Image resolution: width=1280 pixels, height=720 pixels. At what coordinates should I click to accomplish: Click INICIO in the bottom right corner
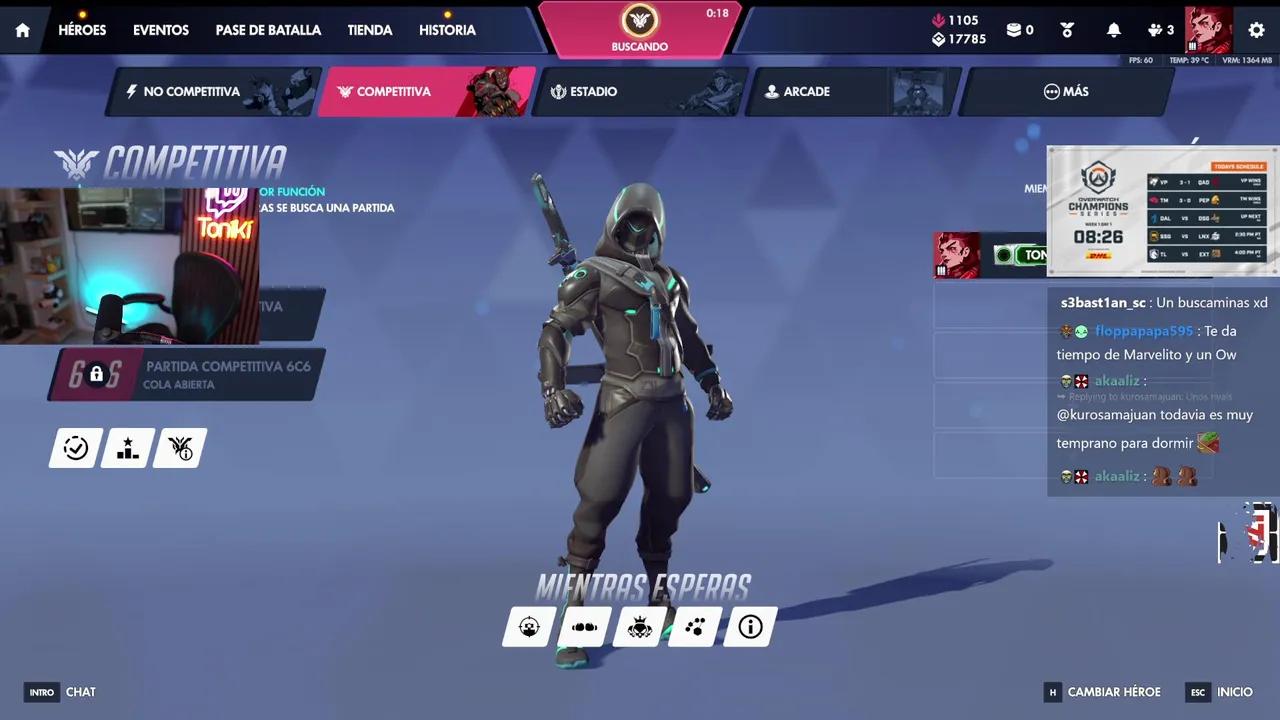tap(1234, 692)
